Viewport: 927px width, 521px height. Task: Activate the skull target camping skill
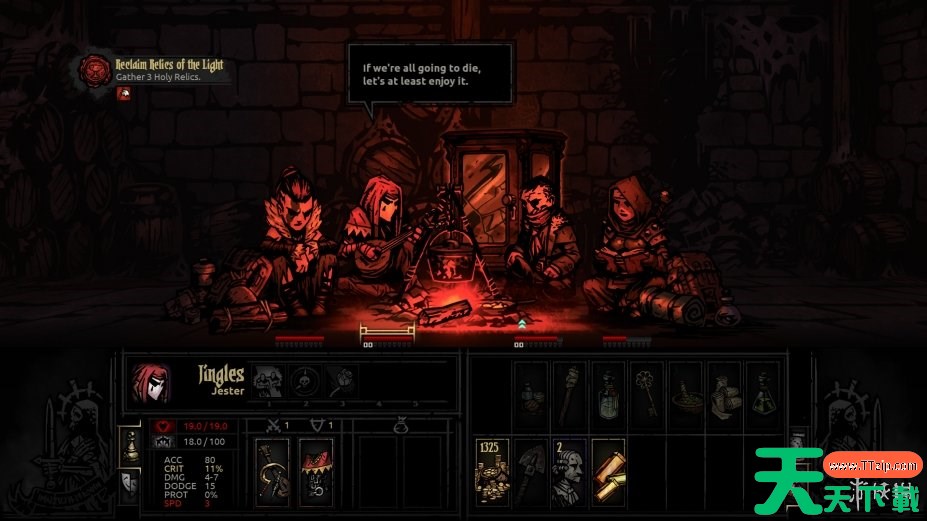(303, 381)
